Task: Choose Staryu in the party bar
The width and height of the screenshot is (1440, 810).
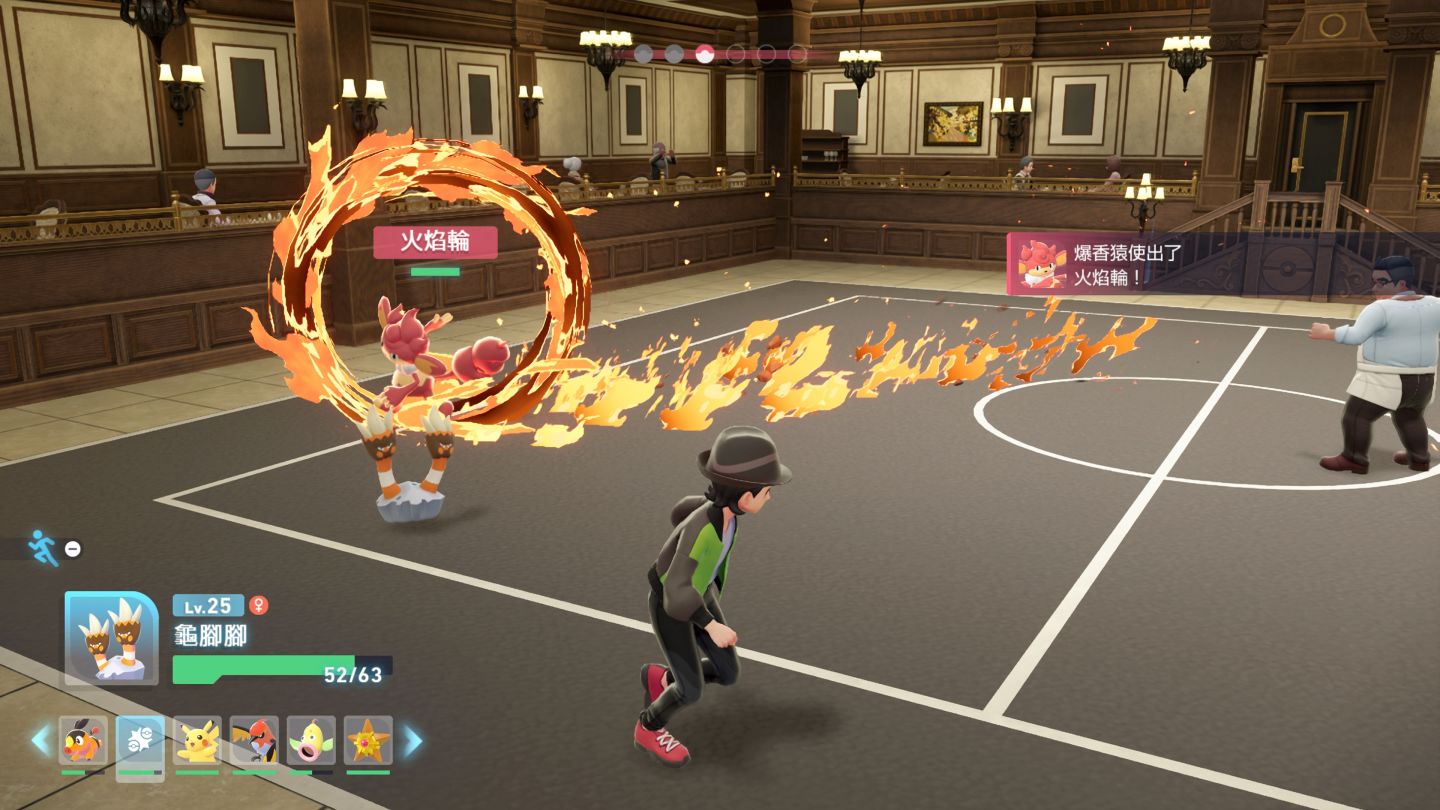Action: [368, 740]
